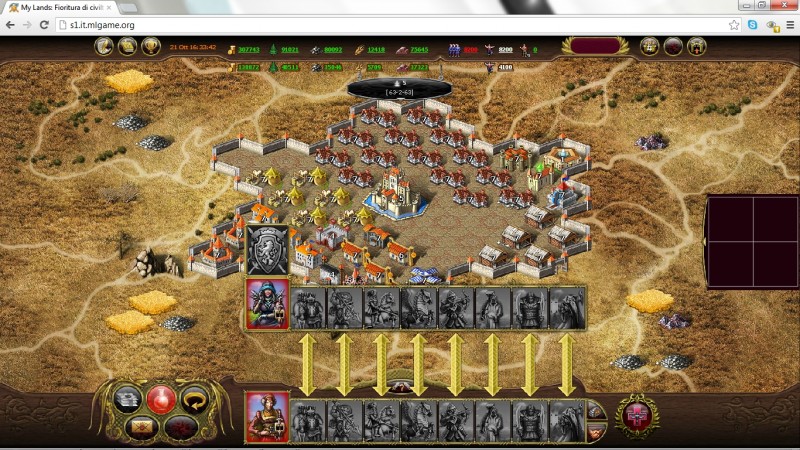
Task: Open the round red cross emblem button
Action: click(637, 415)
